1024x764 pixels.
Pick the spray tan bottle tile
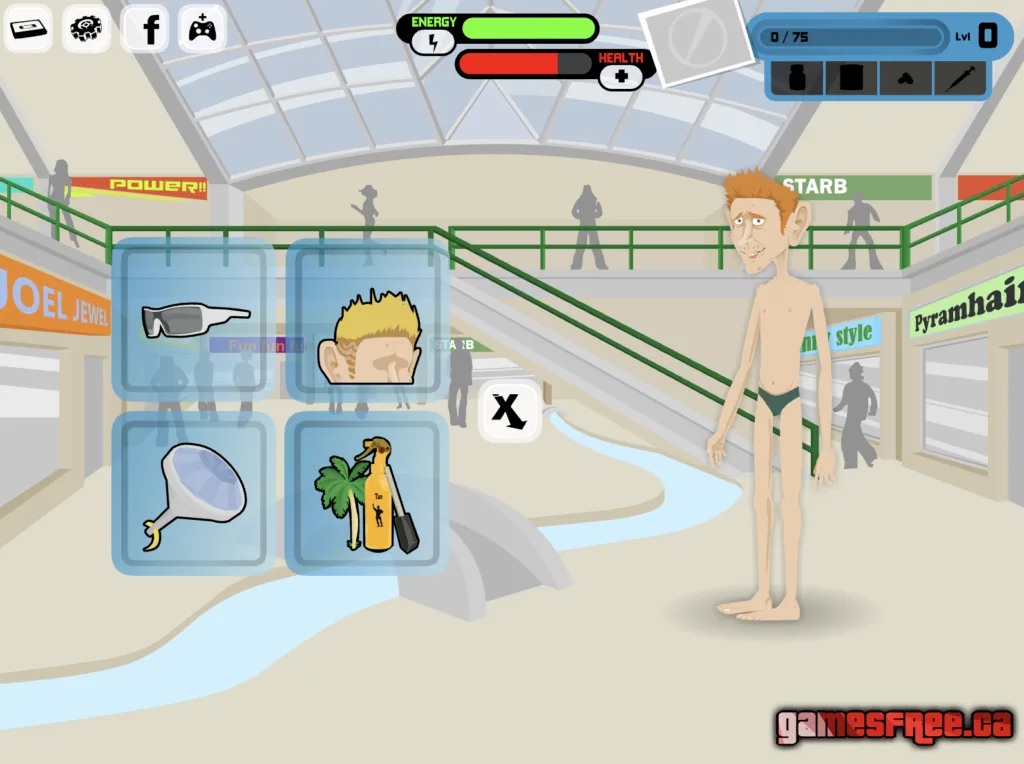point(367,494)
